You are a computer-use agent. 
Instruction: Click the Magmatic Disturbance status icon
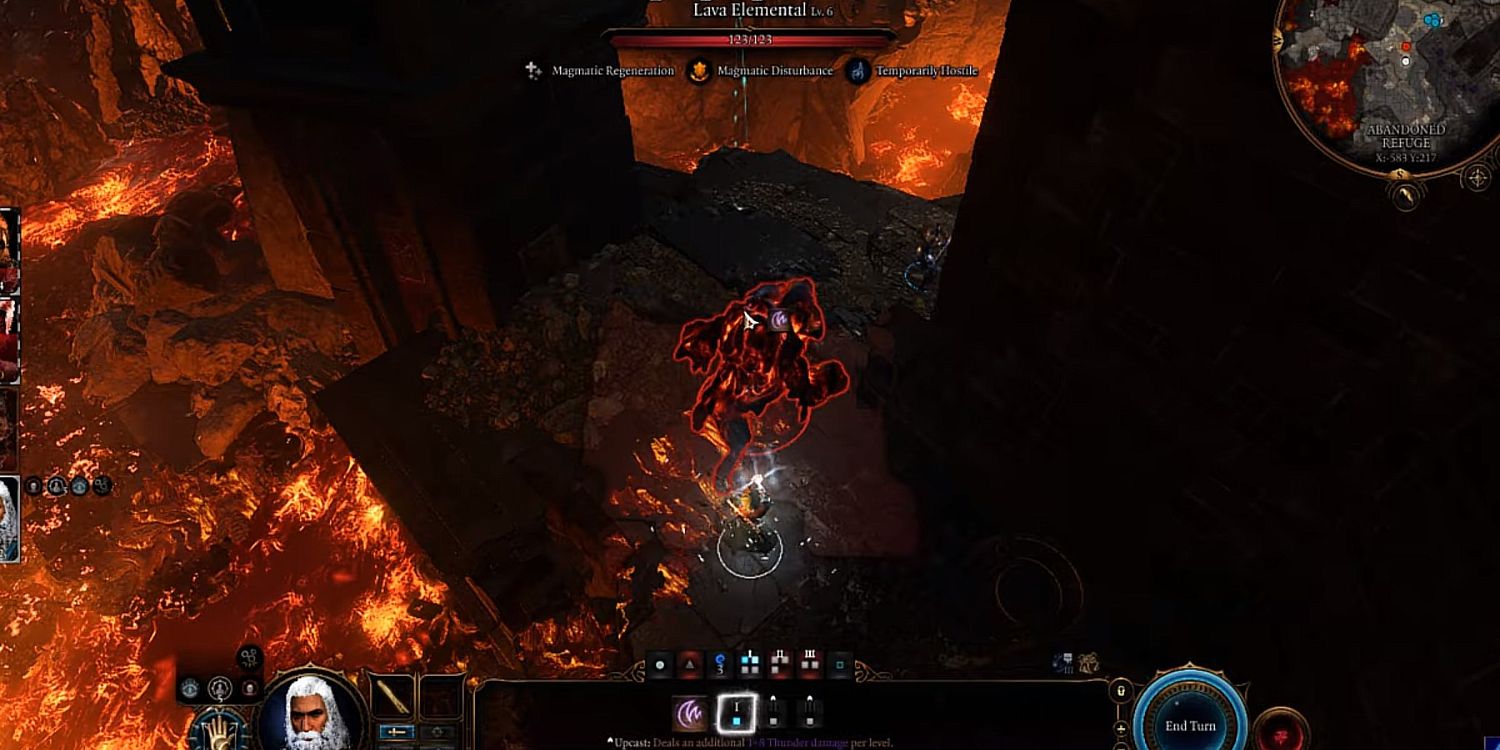(701, 71)
